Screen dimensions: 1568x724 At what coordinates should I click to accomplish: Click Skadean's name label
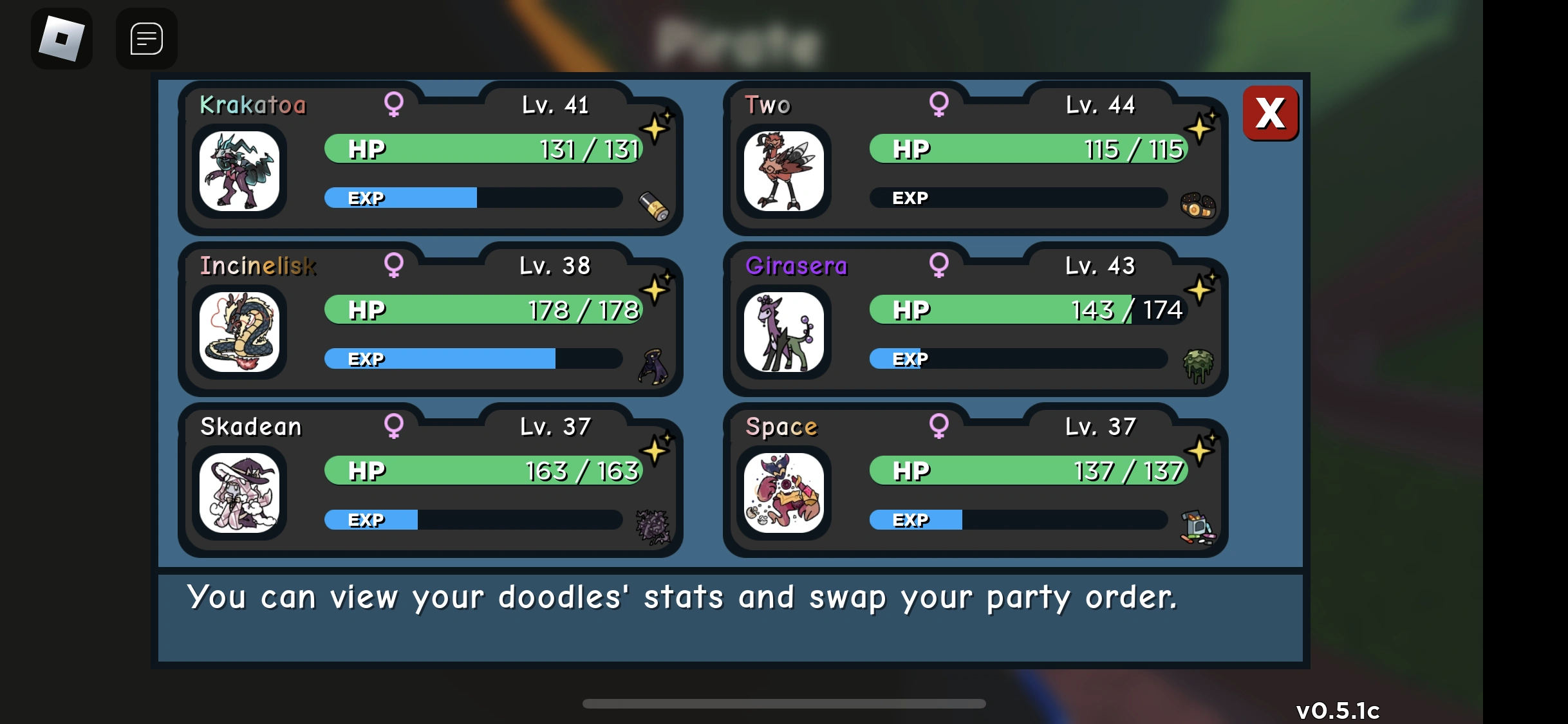(250, 425)
